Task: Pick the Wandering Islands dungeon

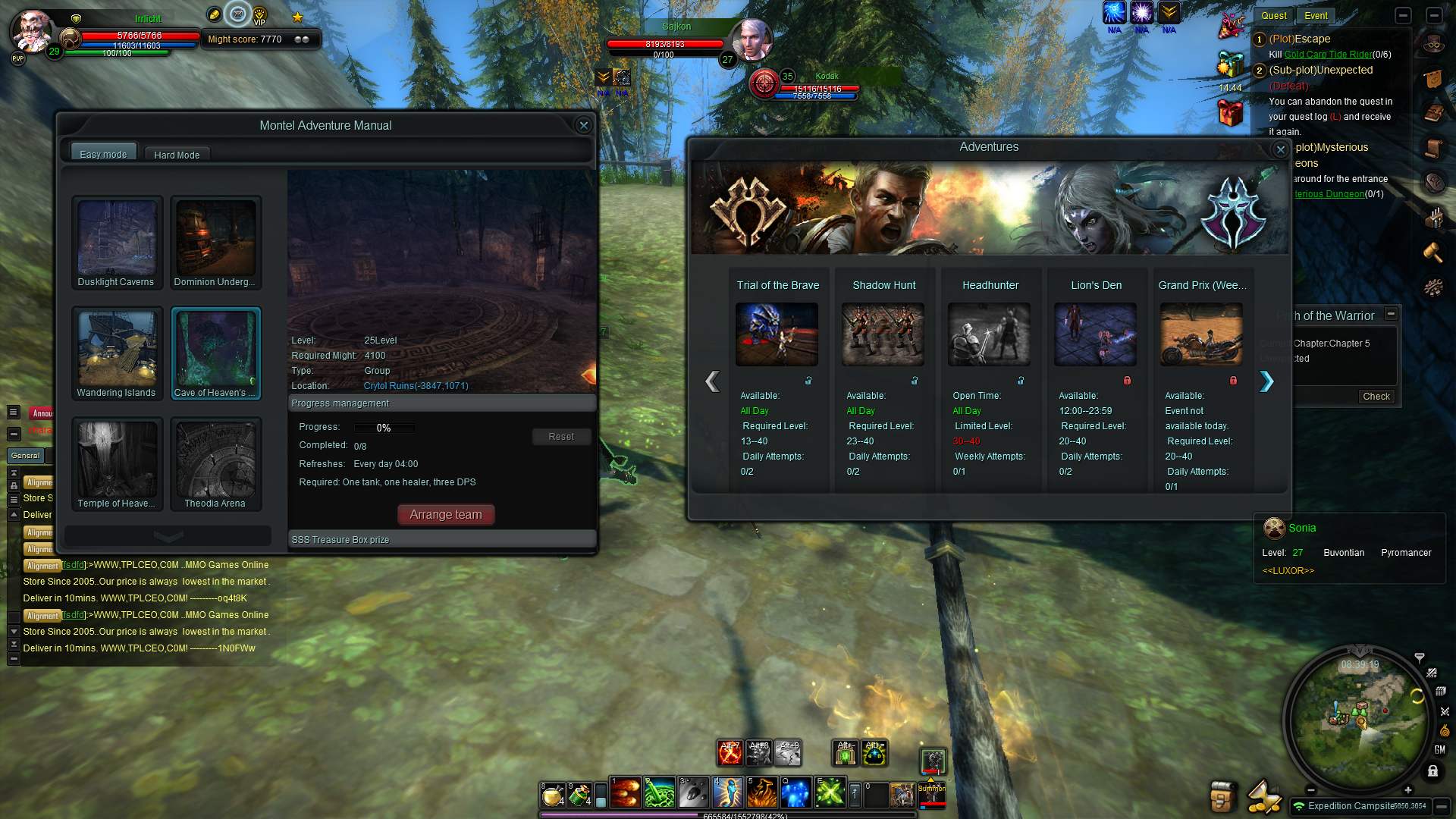Action: click(x=117, y=353)
